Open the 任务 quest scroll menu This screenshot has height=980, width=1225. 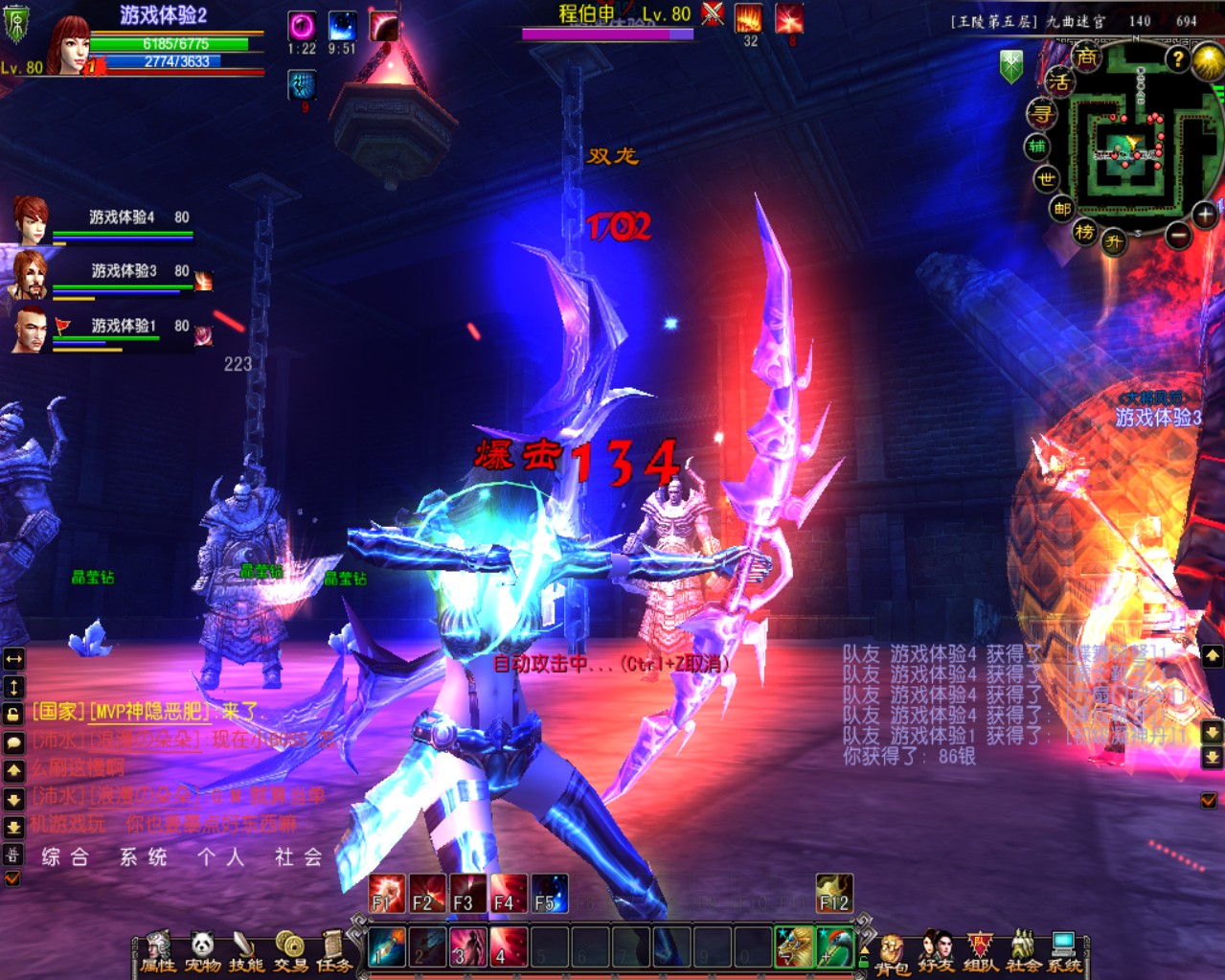333,951
